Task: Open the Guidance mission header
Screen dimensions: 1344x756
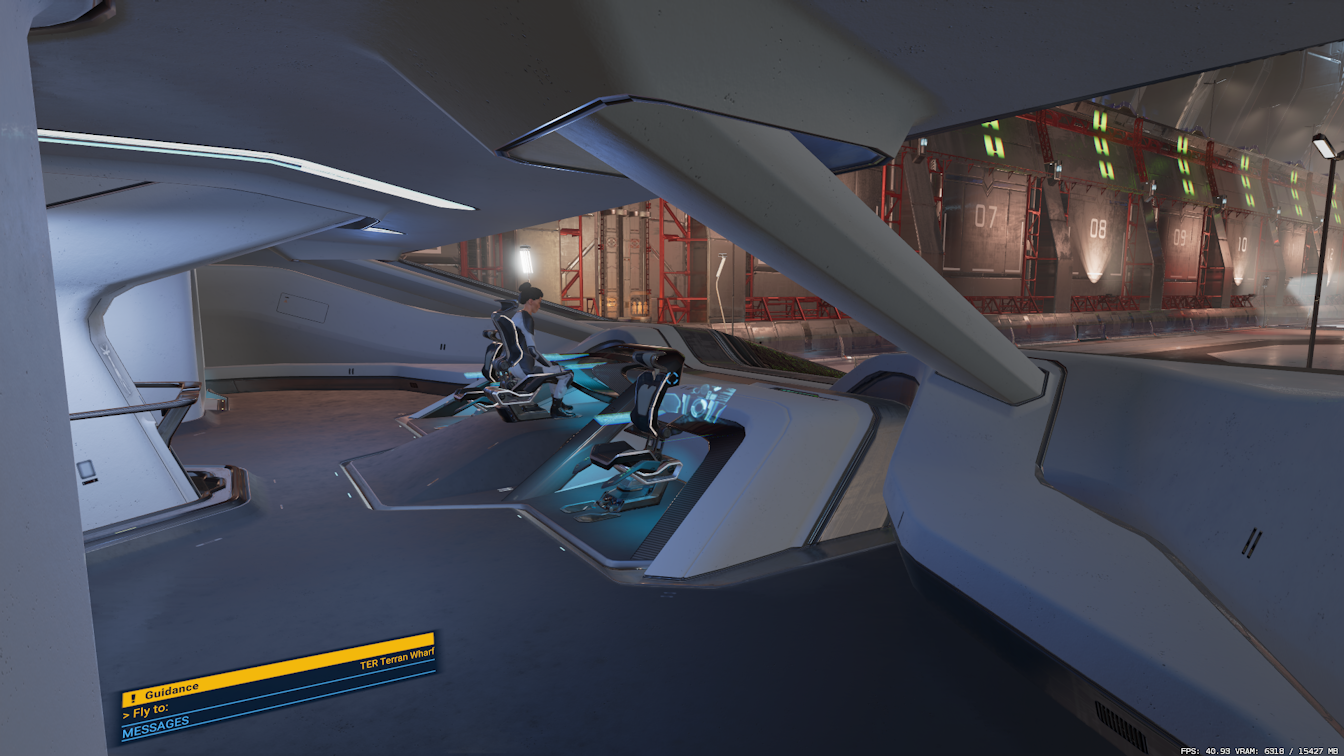Action: coord(172,694)
